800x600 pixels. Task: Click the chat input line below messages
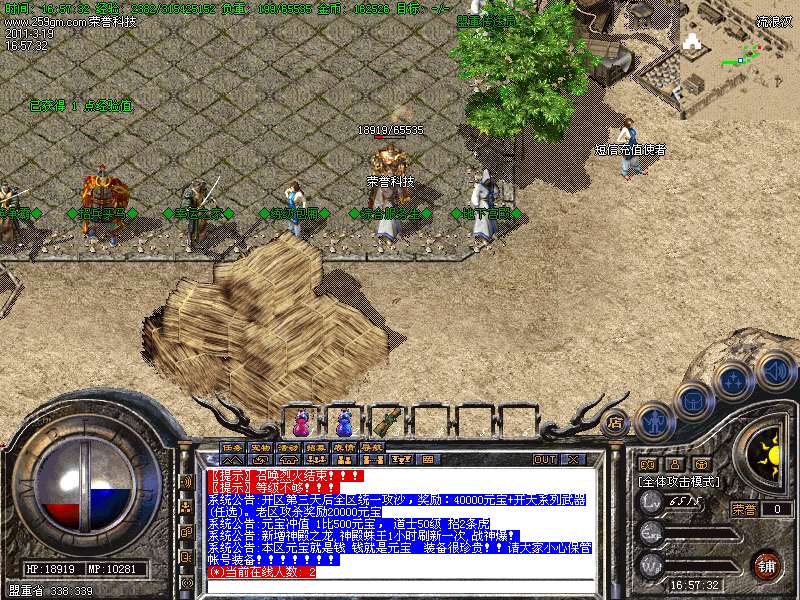(400, 586)
